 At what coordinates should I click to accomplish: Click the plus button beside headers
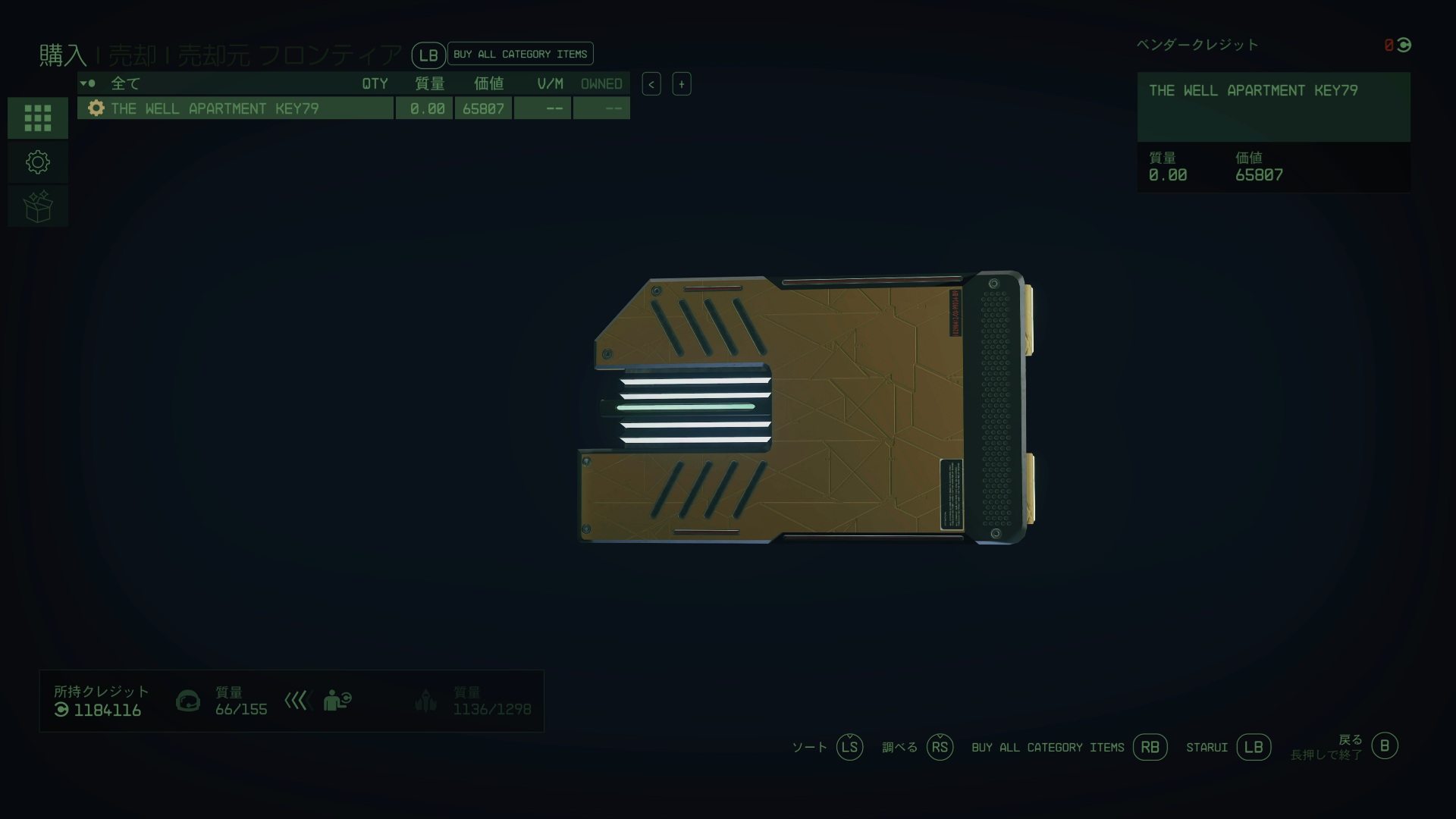682,84
